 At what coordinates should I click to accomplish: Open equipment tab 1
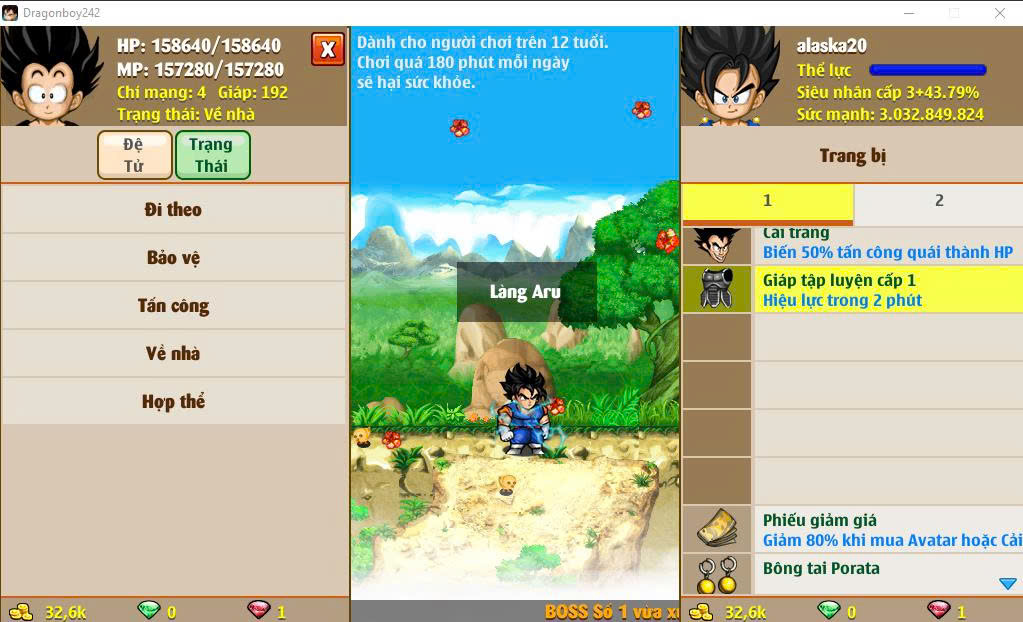[x=767, y=201]
